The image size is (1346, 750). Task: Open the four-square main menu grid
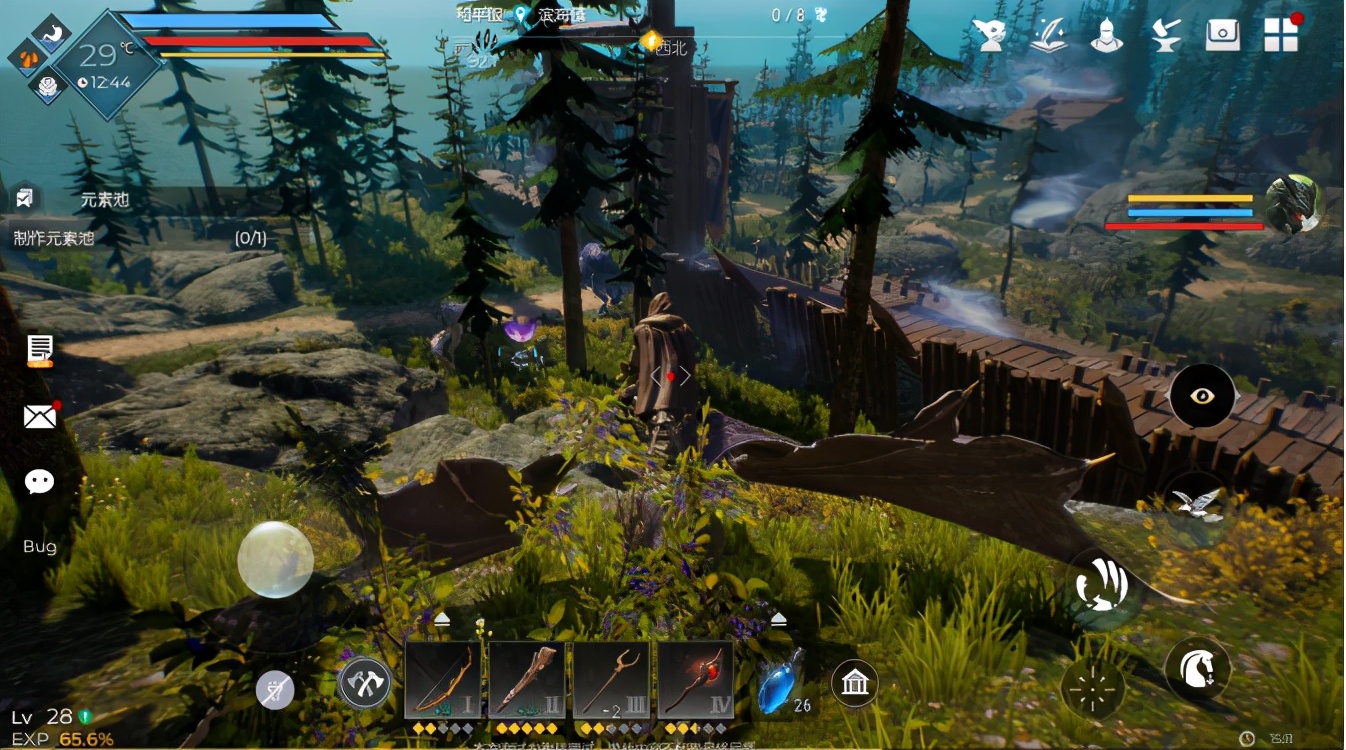tap(1281, 35)
